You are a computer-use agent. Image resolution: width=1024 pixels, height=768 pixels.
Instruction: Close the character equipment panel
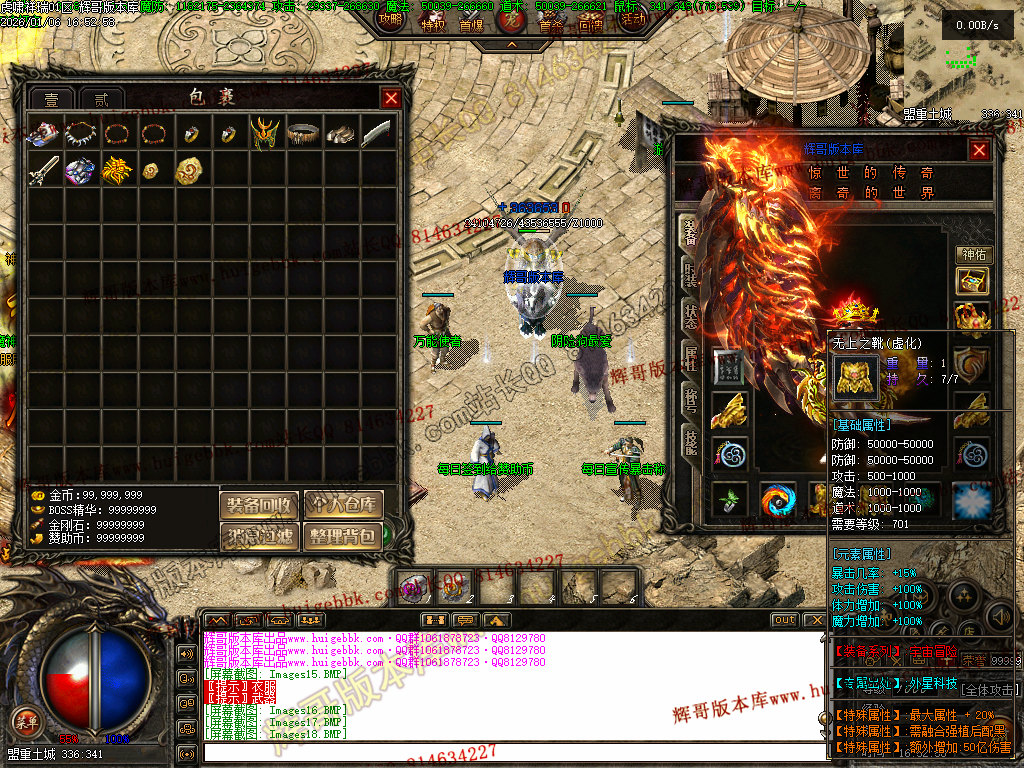point(979,150)
